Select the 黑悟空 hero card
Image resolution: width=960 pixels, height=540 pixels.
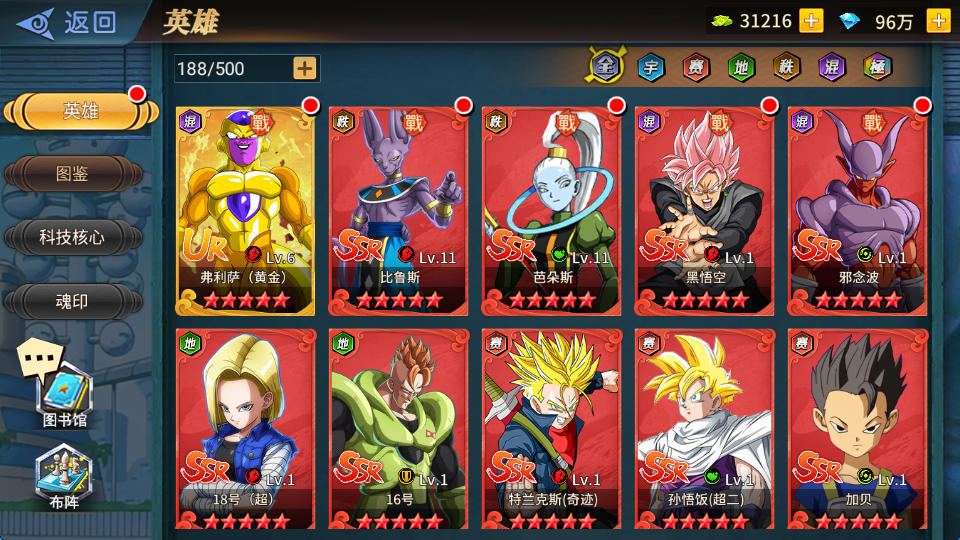point(704,210)
